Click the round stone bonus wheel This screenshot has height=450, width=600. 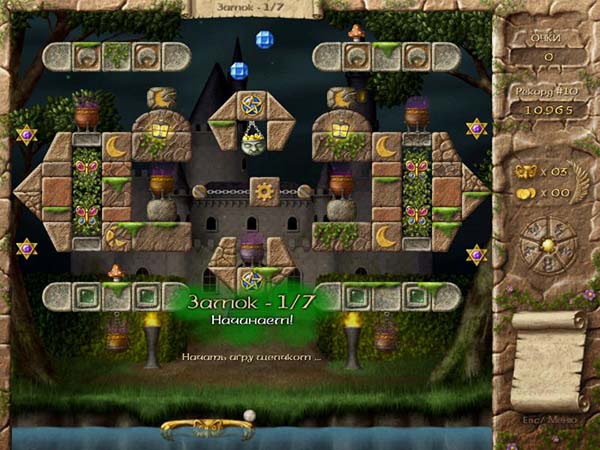click(x=546, y=246)
